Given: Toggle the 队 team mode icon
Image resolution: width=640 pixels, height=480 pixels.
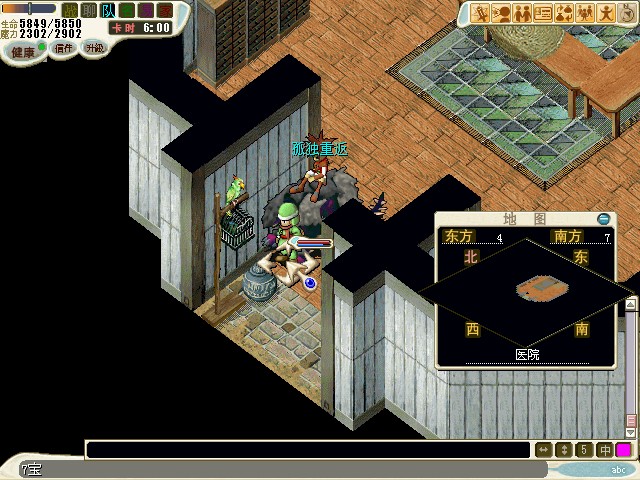Looking at the screenshot, I should tap(108, 10).
